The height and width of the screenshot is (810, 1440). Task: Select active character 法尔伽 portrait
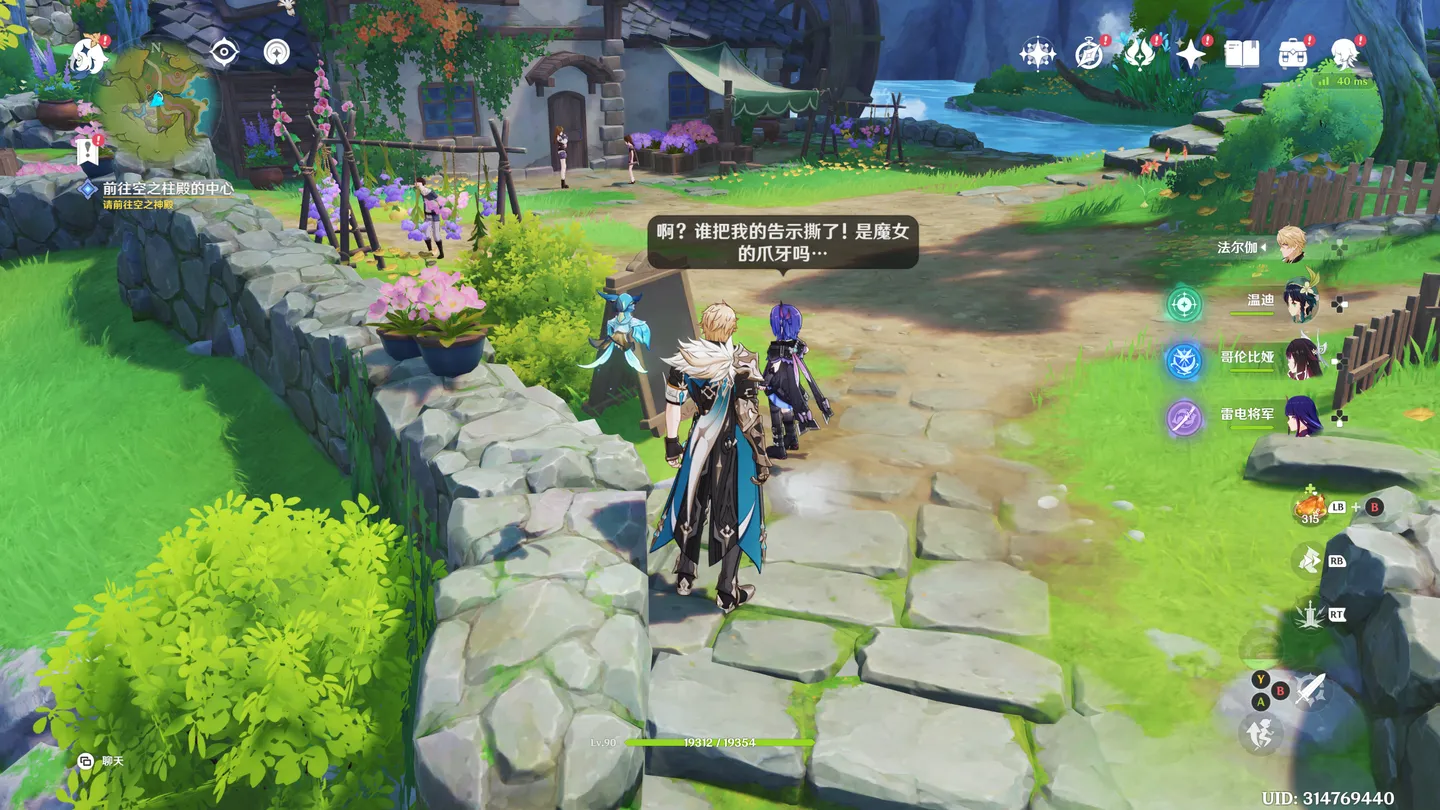1291,247
